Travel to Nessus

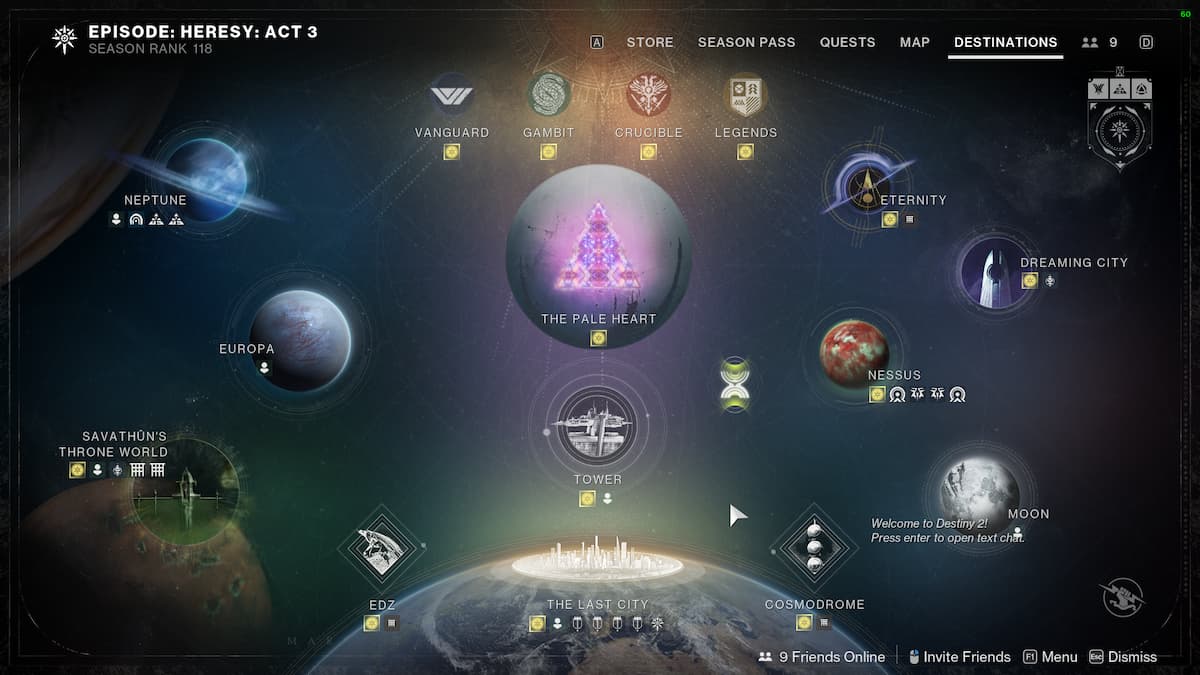tap(854, 352)
